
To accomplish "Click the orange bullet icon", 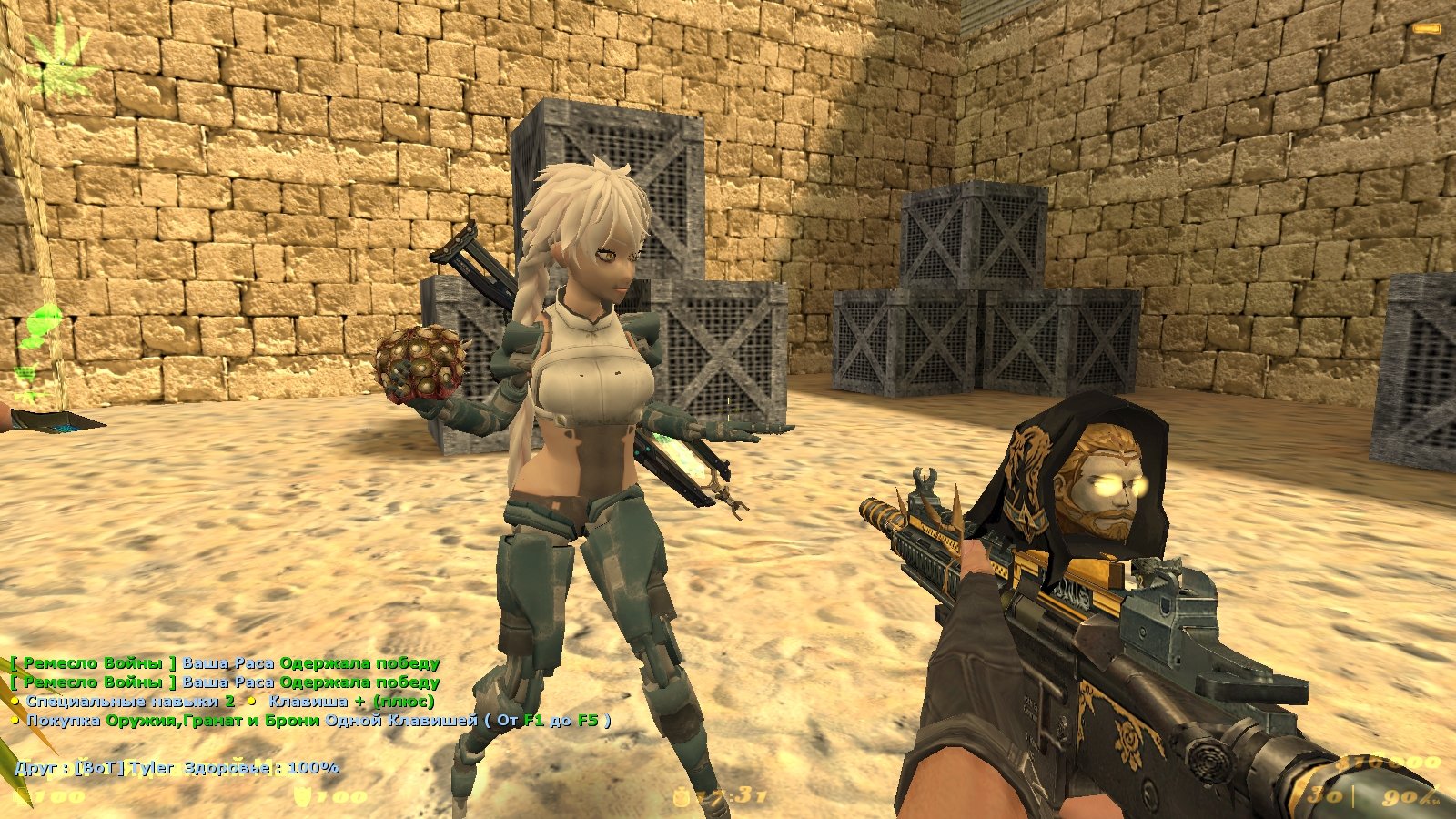I will coord(1427,30).
